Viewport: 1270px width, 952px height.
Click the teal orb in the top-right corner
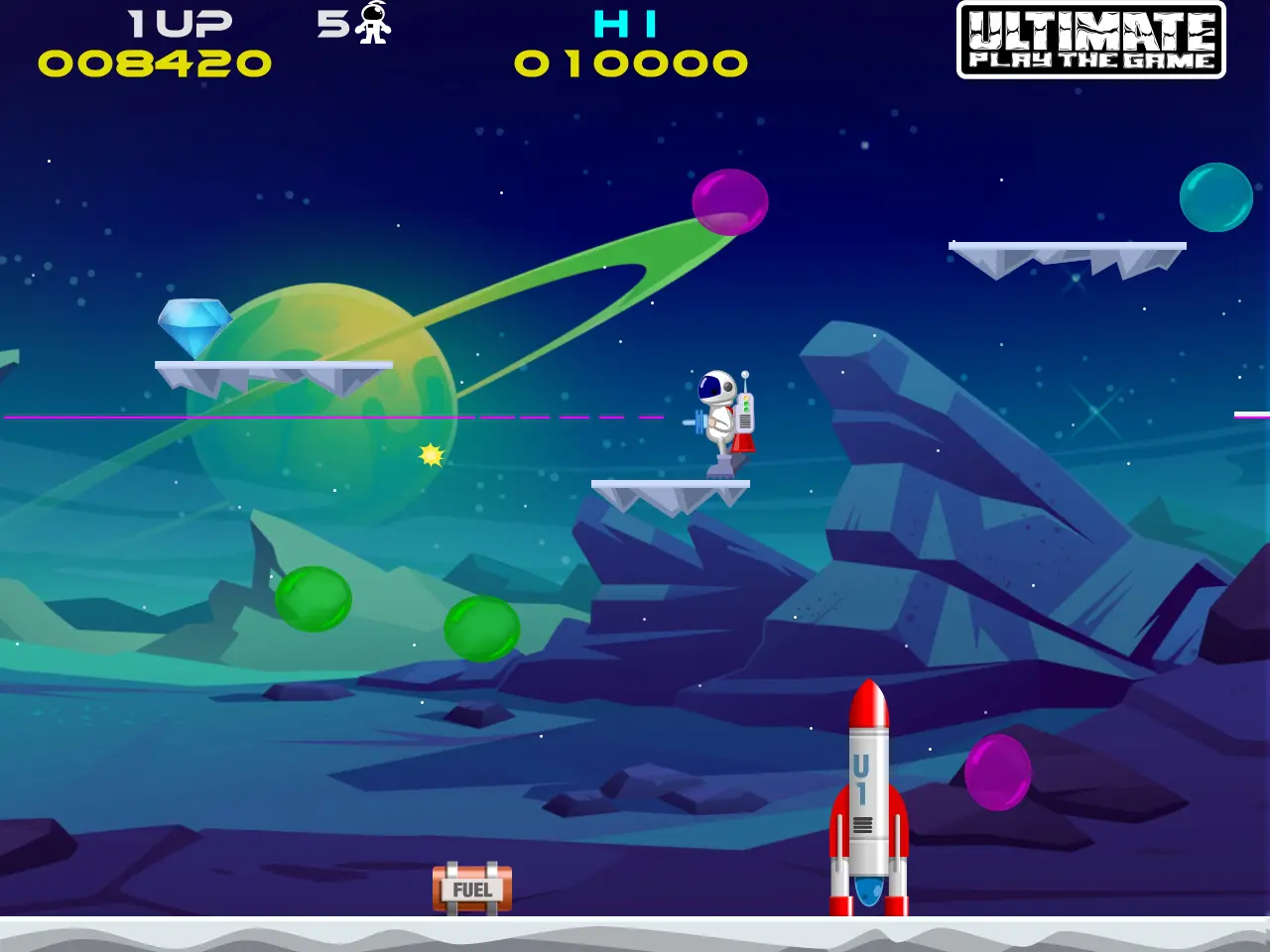(1216, 197)
